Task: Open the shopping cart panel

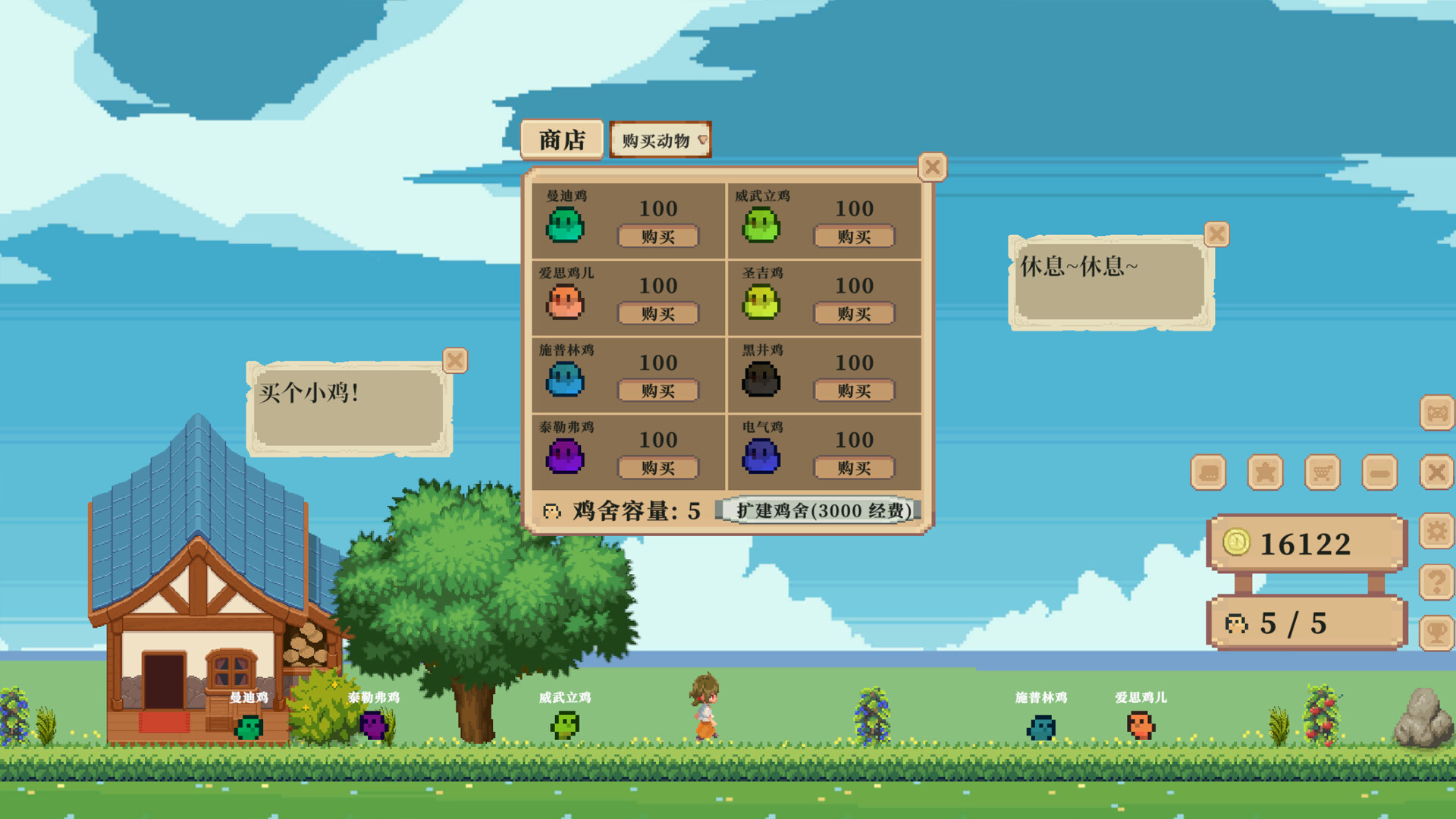Action: click(1323, 472)
